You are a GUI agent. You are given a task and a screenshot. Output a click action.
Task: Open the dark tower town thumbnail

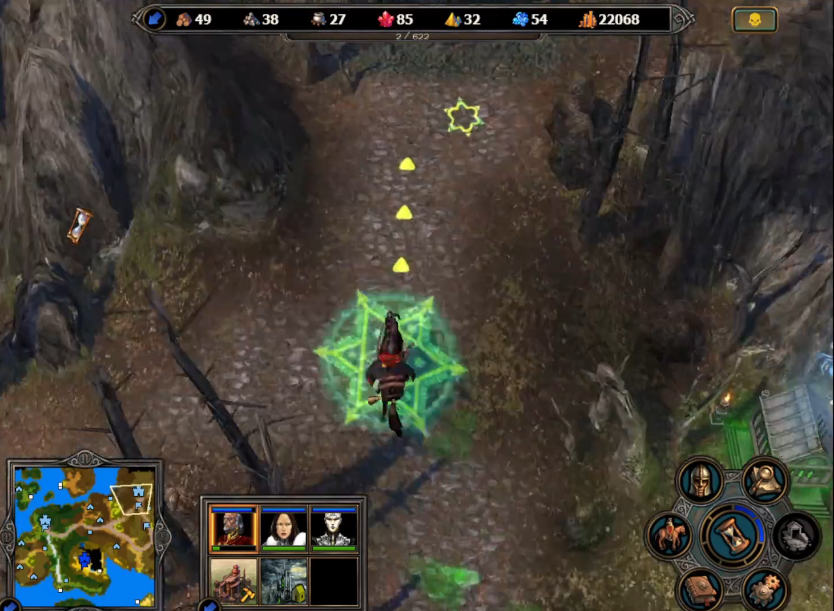coord(284,580)
